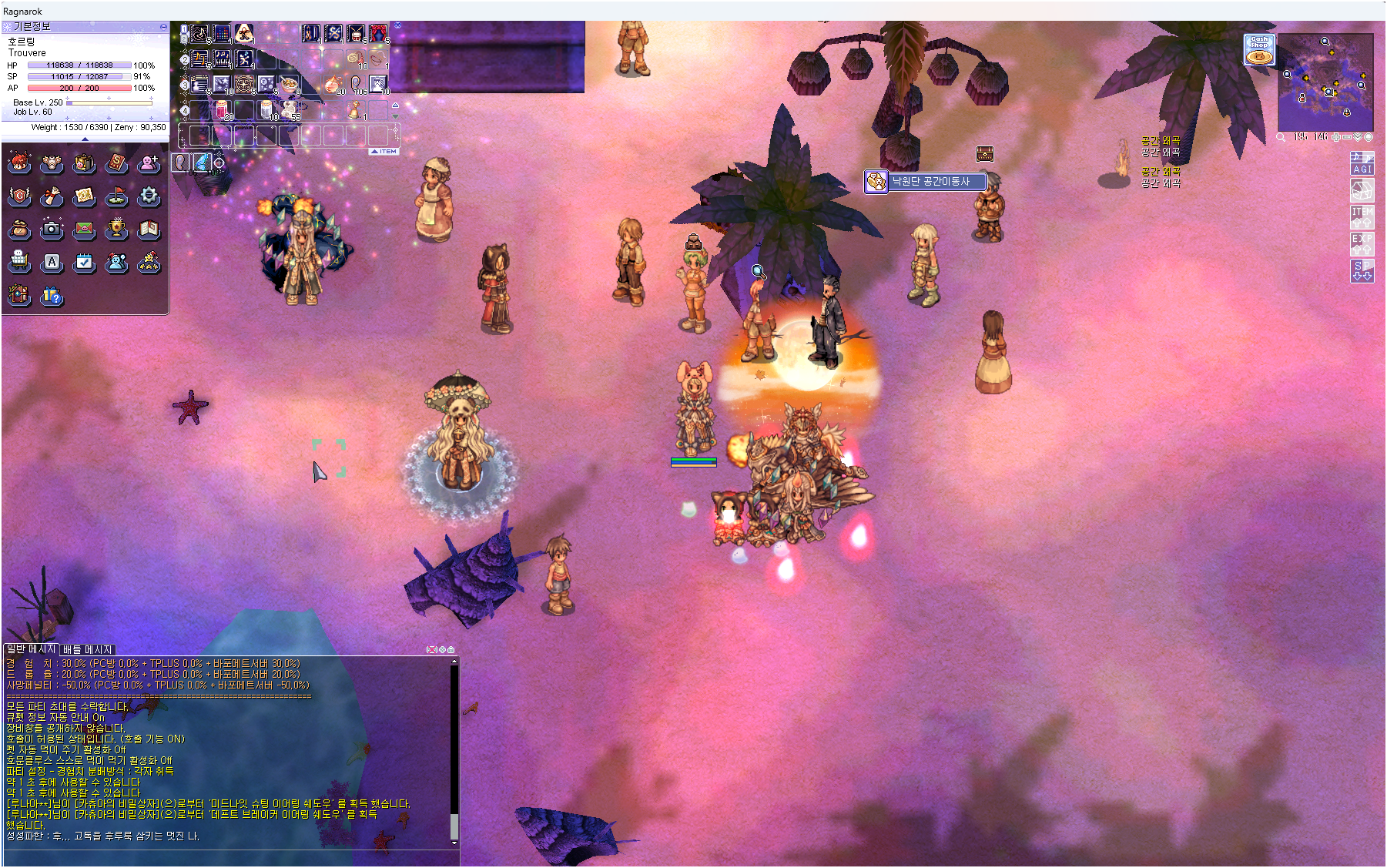Viewport: 1387px width, 868px height.
Task: Open the calendar check-in icon
Action: (84, 262)
